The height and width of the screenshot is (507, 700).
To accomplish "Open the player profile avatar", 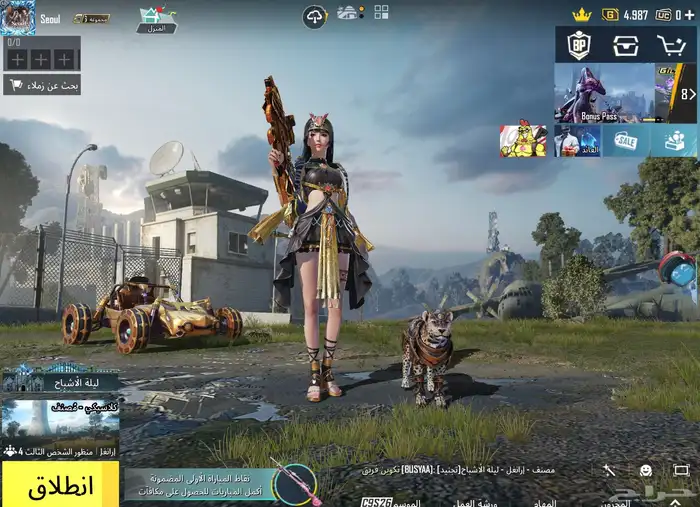I will tap(18, 17).
